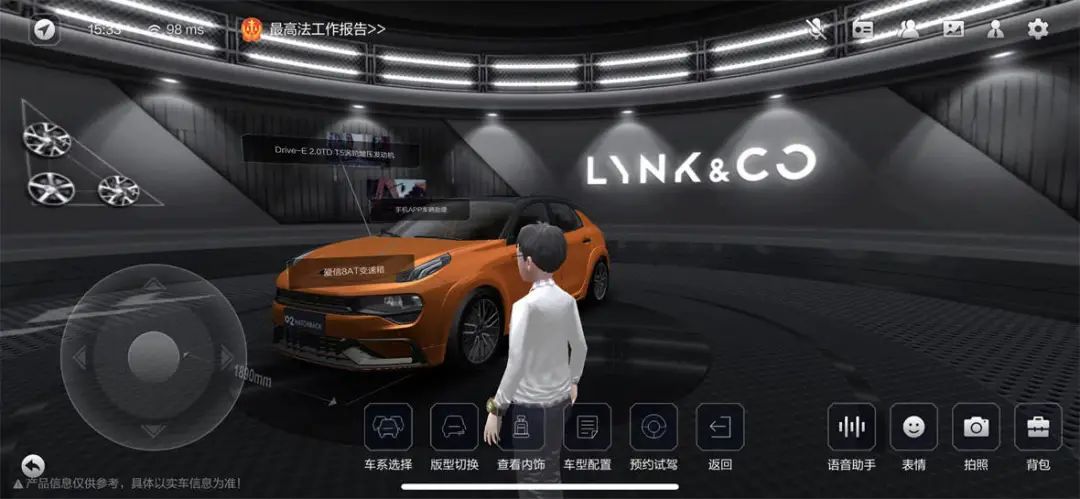Open the 背包 backpack
1080x499 pixels.
(1038, 427)
